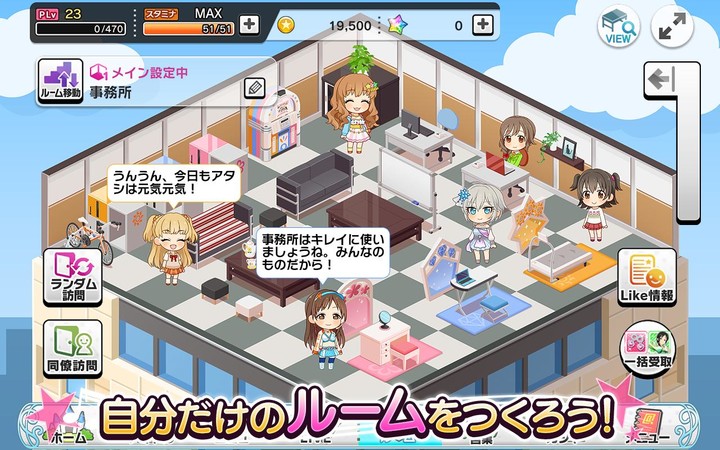Buy star jewels via the plus button
720x450 pixels.
click(482, 25)
